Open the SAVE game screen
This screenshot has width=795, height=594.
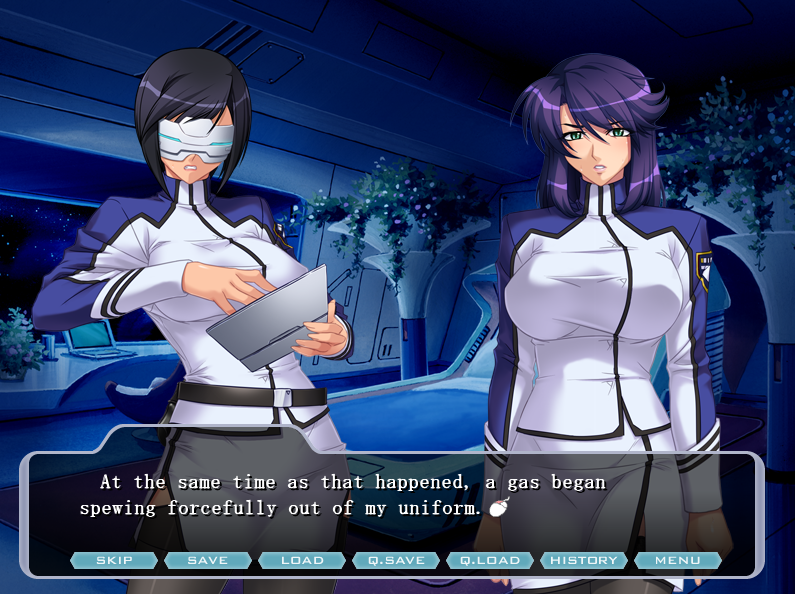(x=208, y=560)
